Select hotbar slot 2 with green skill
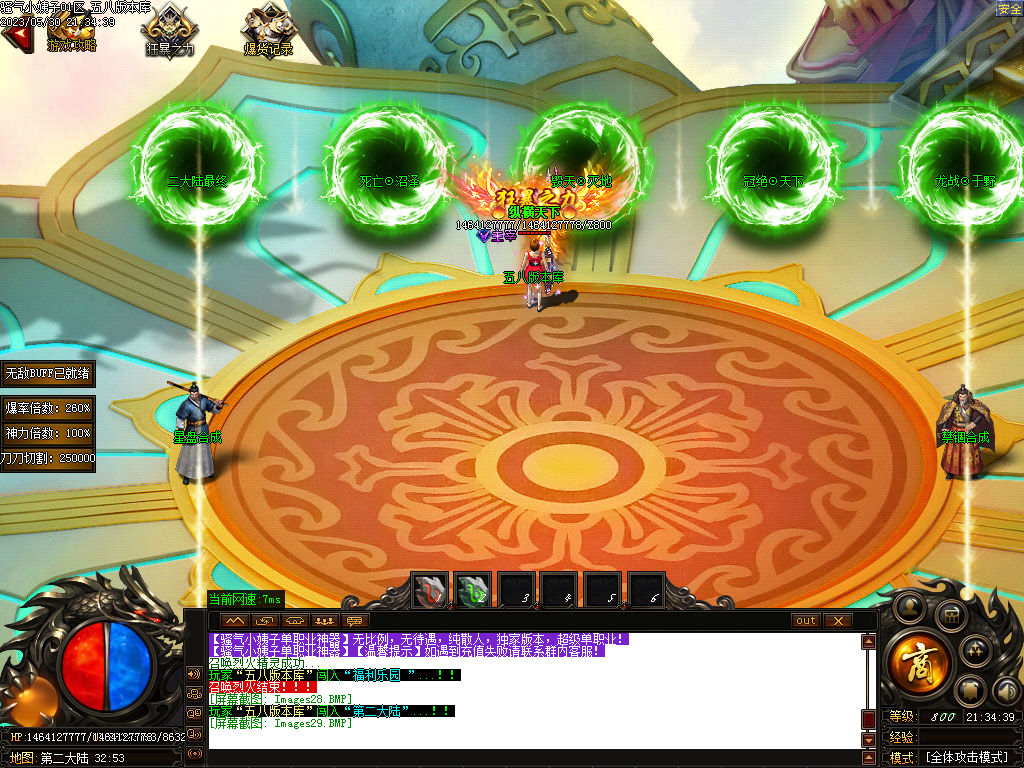 click(474, 591)
